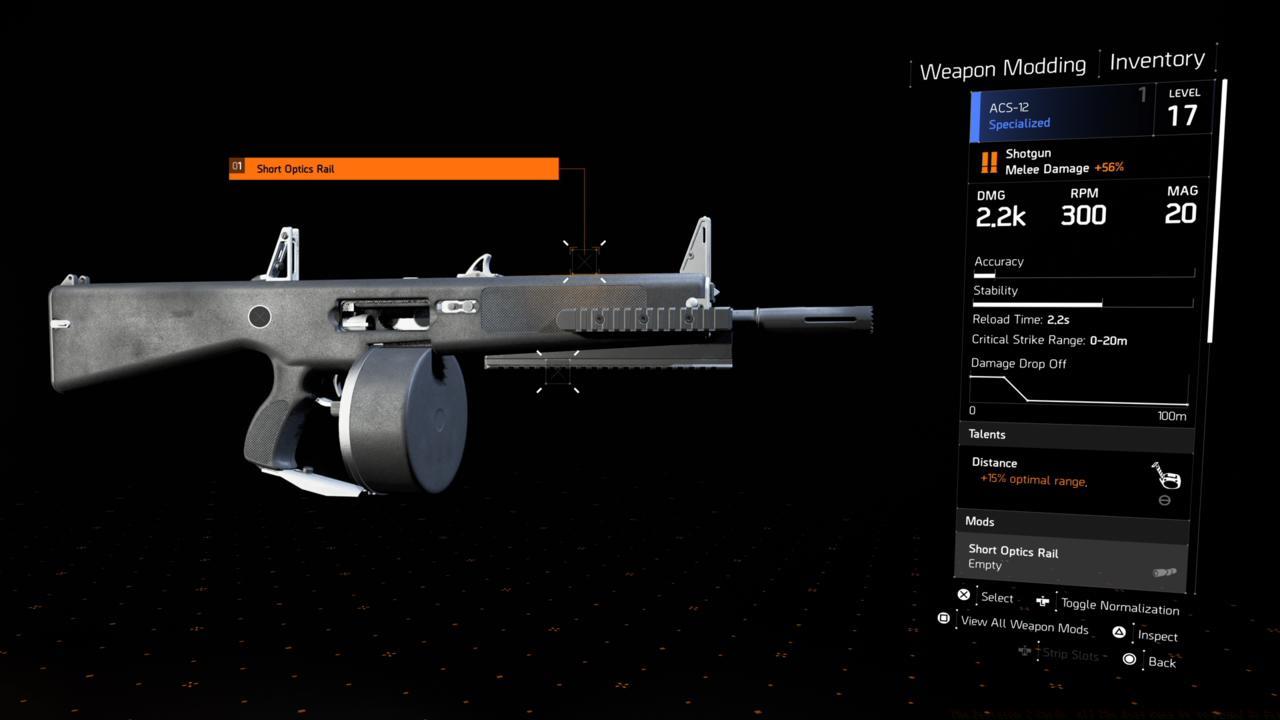Toggle Normalization for weapon stats

[1118, 605]
